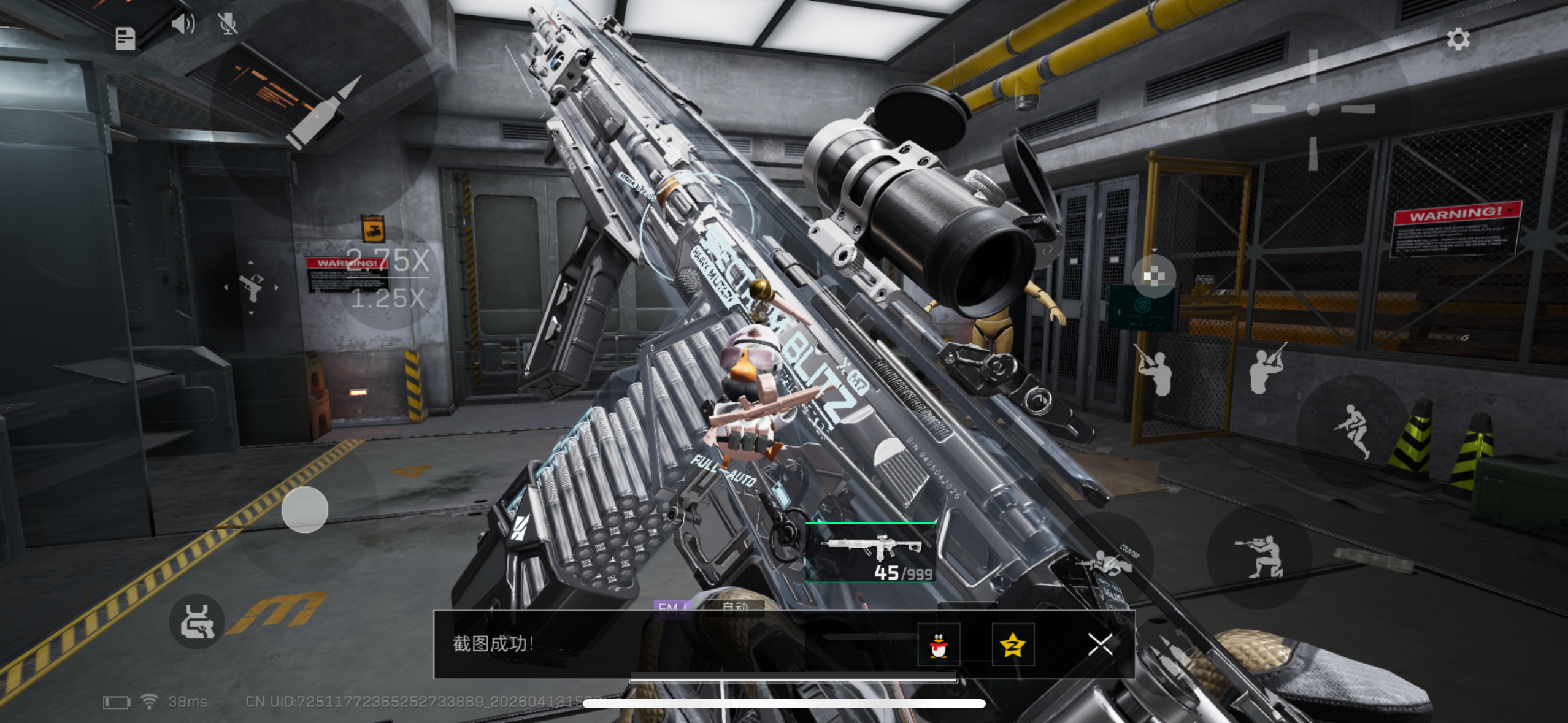The width and height of the screenshot is (1568, 723).
Task: Share screenshot to Qzone star icon
Action: [1013, 645]
